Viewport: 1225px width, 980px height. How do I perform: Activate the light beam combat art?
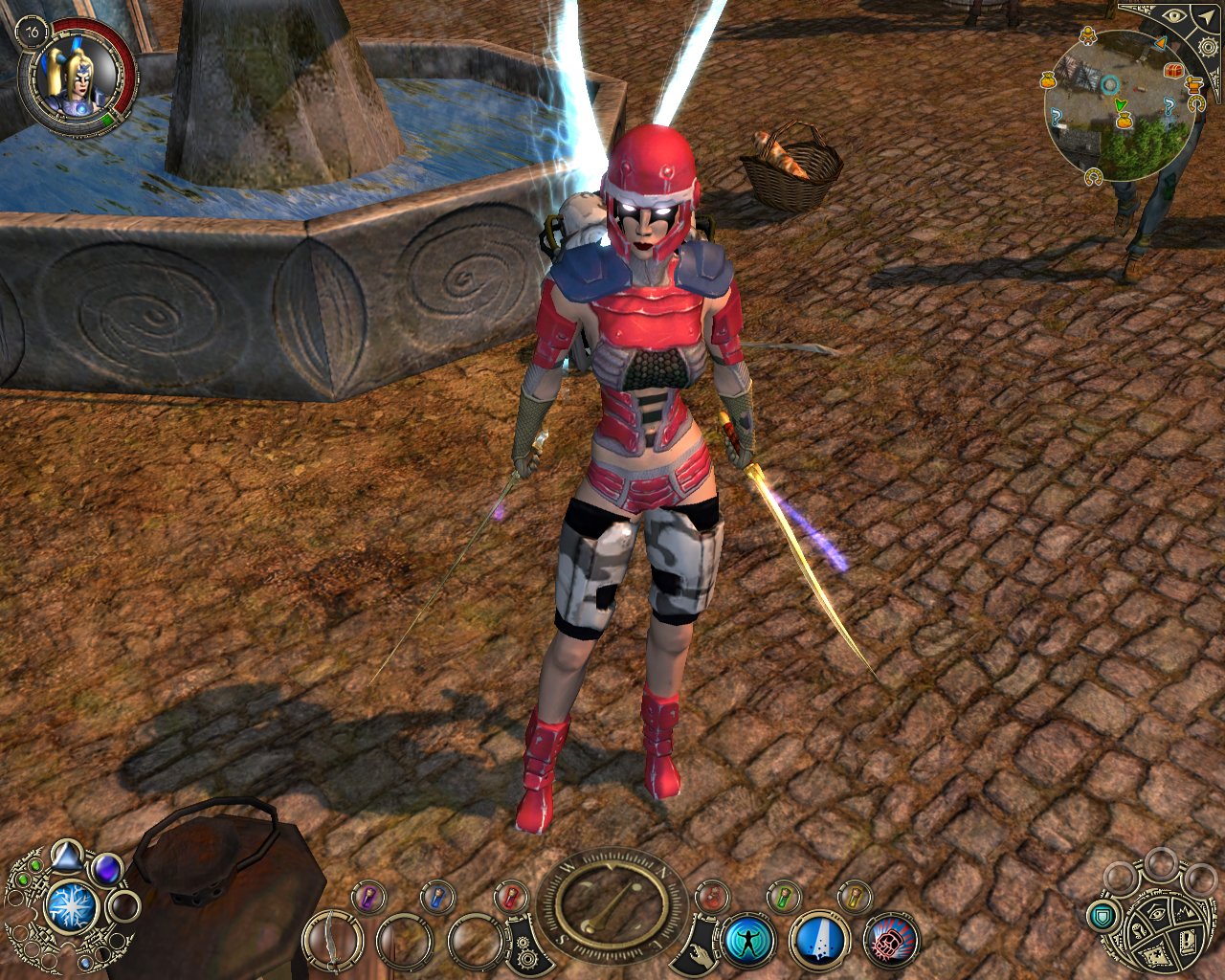819,940
